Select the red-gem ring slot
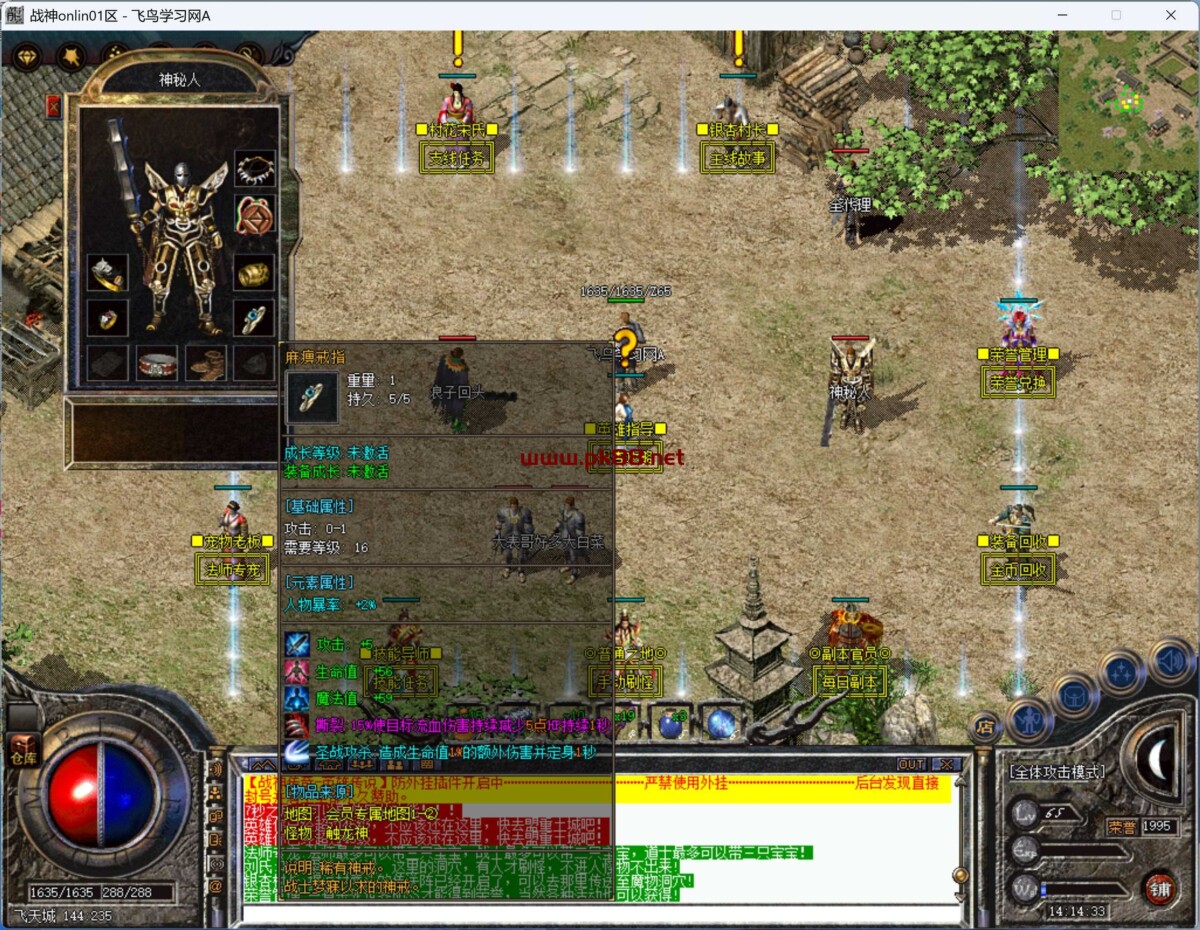 tap(106, 318)
